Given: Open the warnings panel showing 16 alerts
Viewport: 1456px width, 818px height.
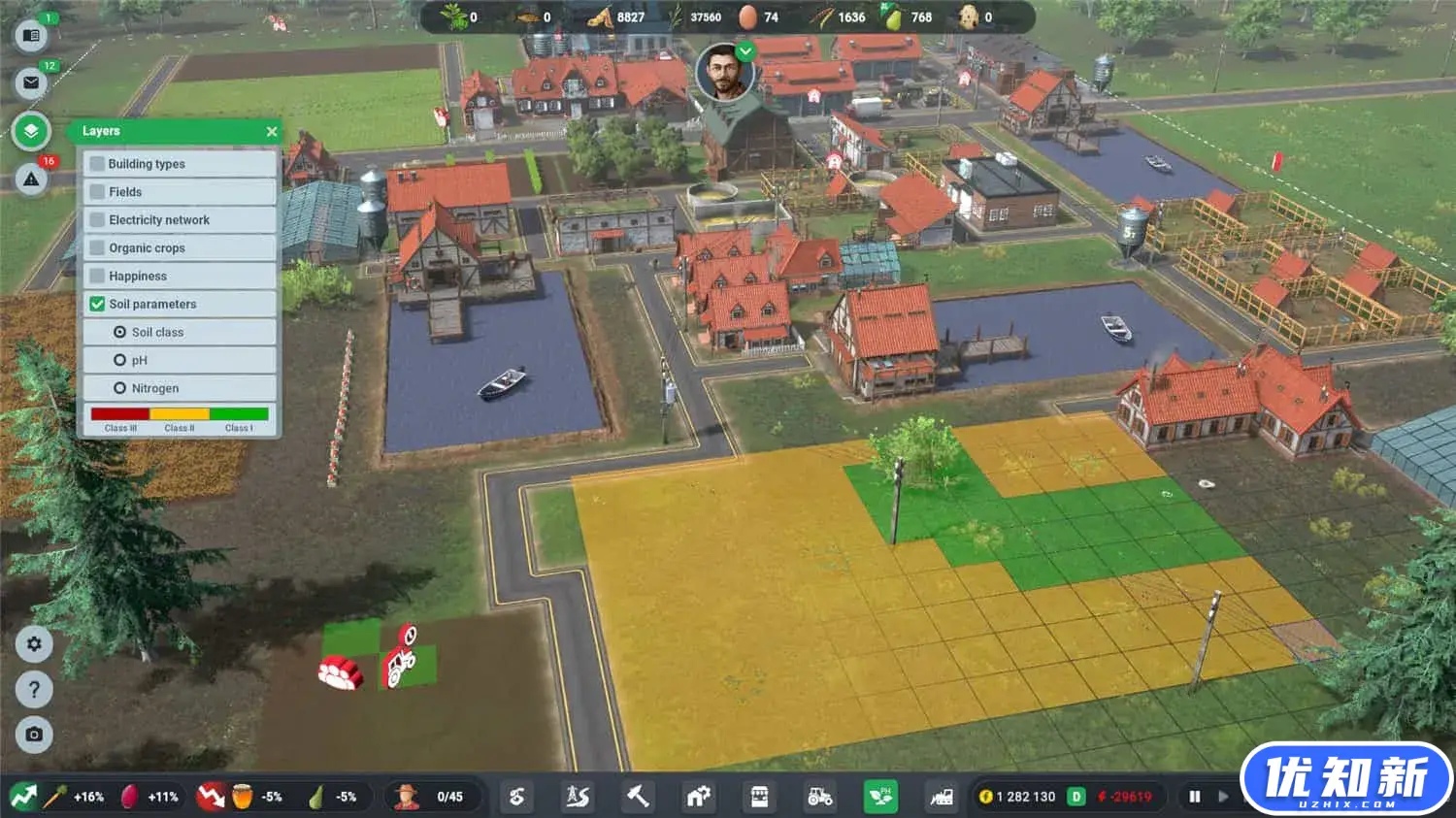Looking at the screenshot, I should (32, 179).
